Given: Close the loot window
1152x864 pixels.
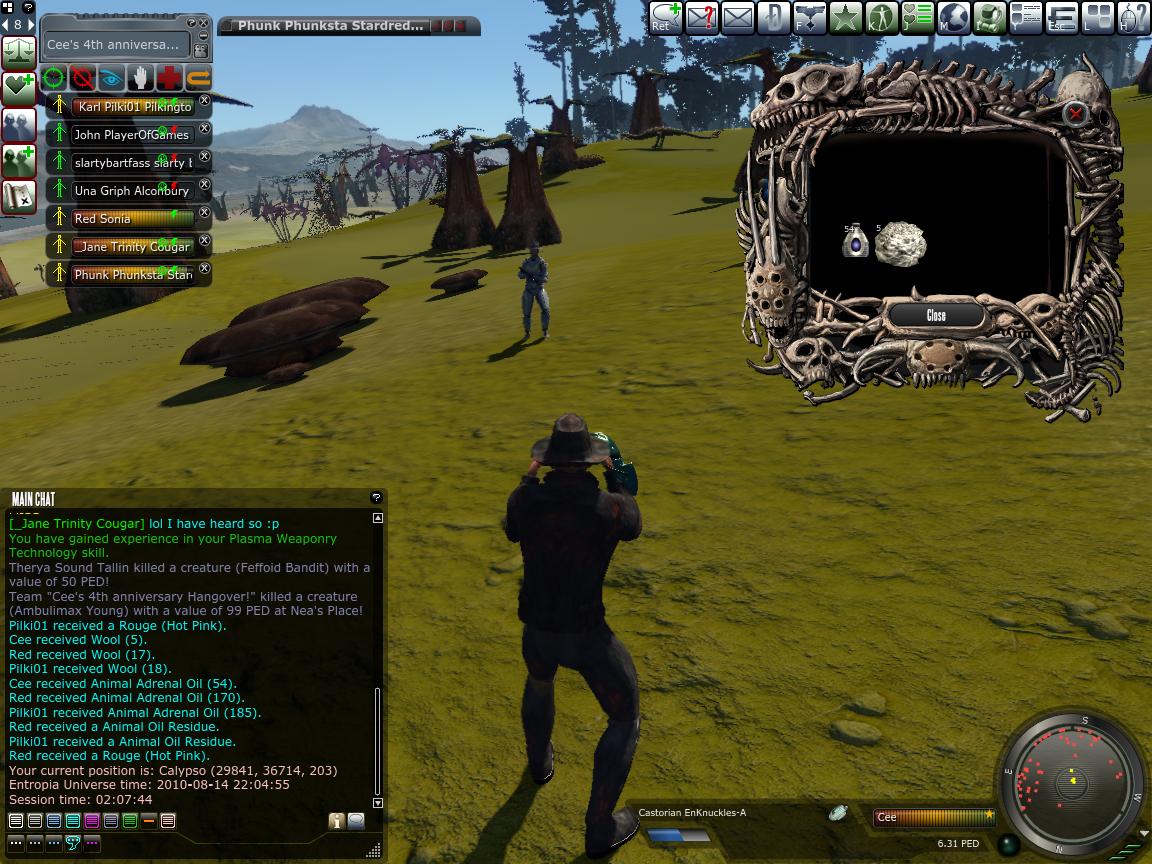Looking at the screenshot, I should 936,315.
